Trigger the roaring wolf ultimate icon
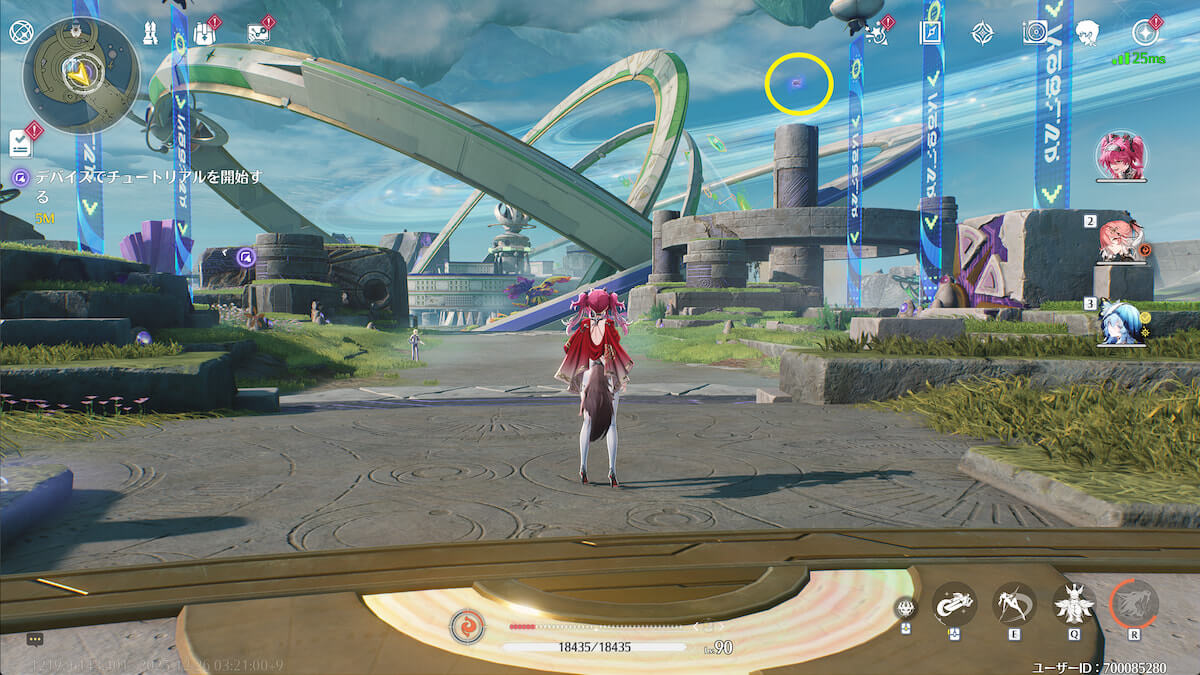This screenshot has width=1200, height=675. tap(1134, 604)
